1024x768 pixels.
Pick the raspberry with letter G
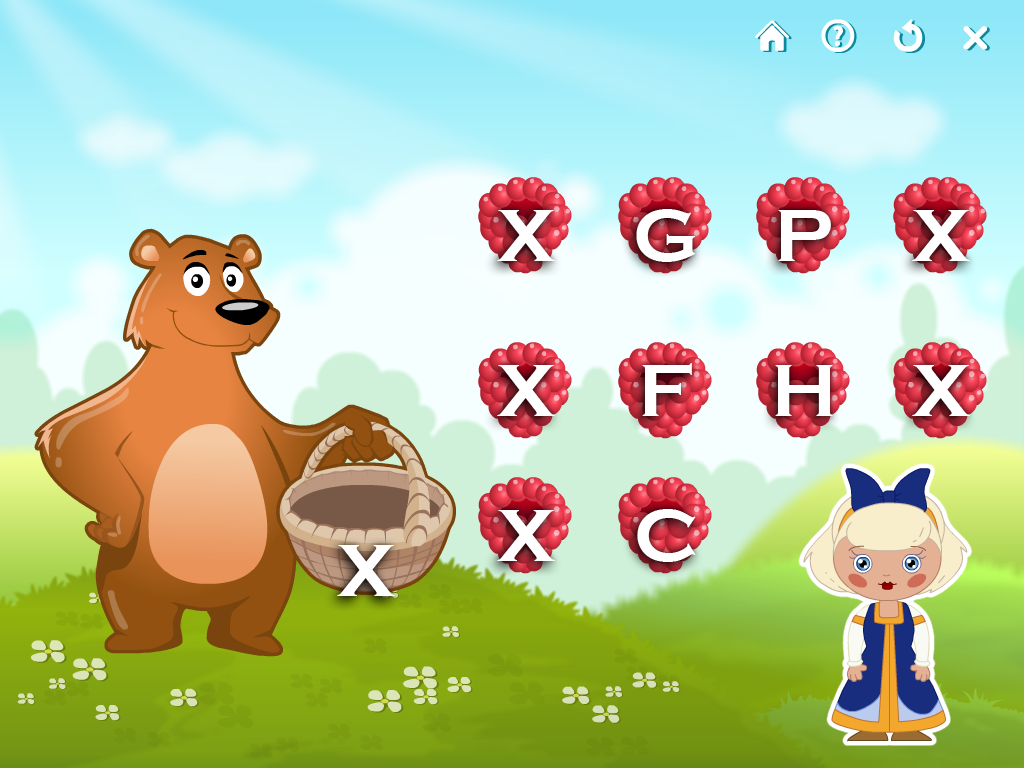coord(664,226)
